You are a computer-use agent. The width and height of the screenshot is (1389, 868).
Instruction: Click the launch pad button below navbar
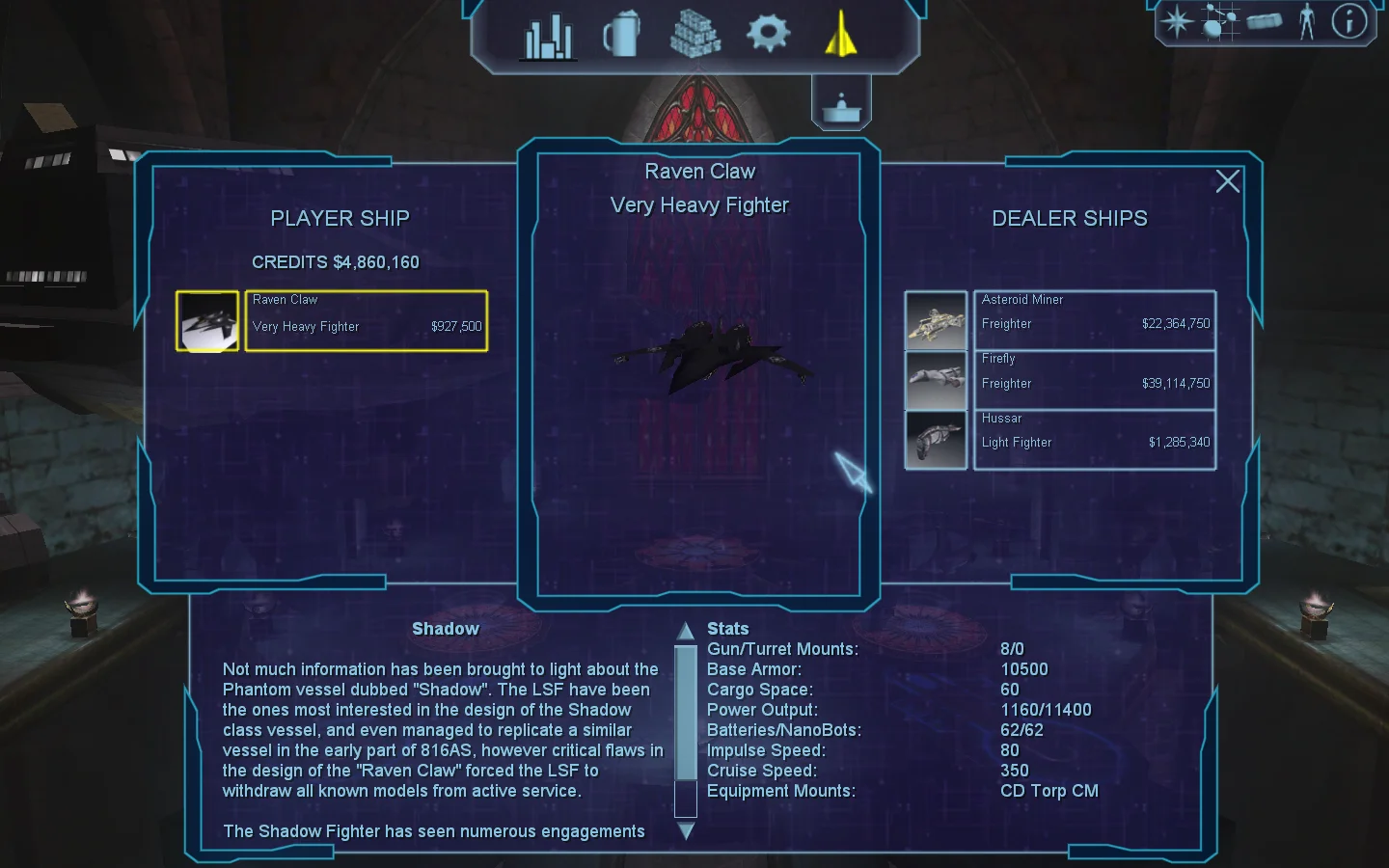point(841,104)
